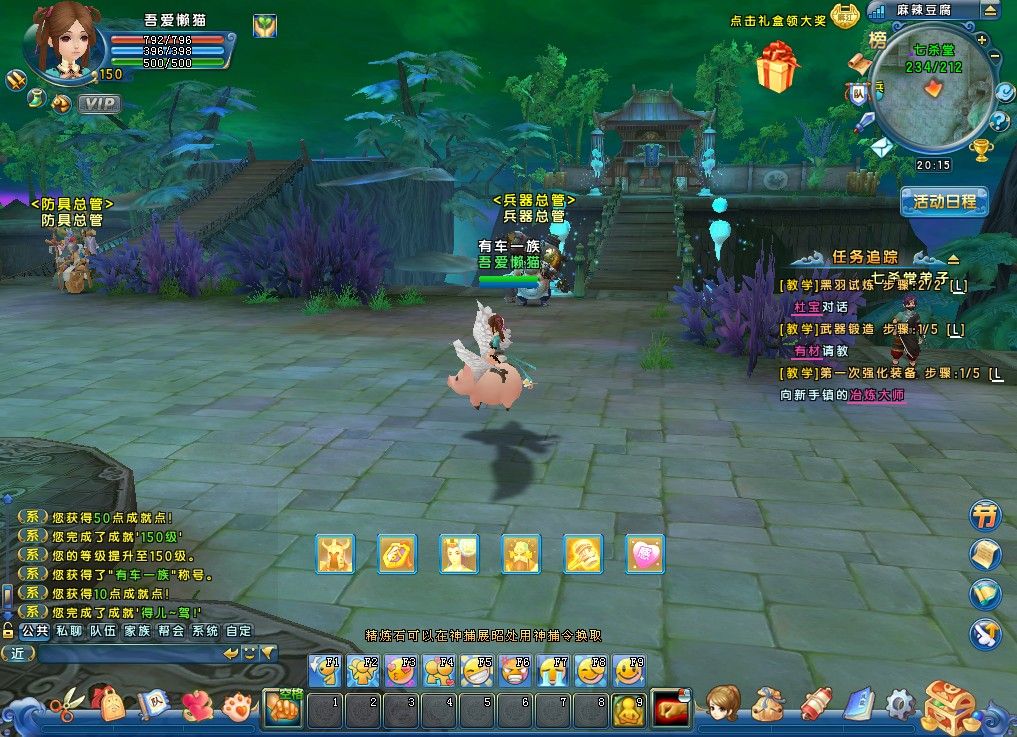Viewport: 1017px width, 737px height.
Task: Follow the 杜宝 quest tracker link
Action: tap(806, 307)
